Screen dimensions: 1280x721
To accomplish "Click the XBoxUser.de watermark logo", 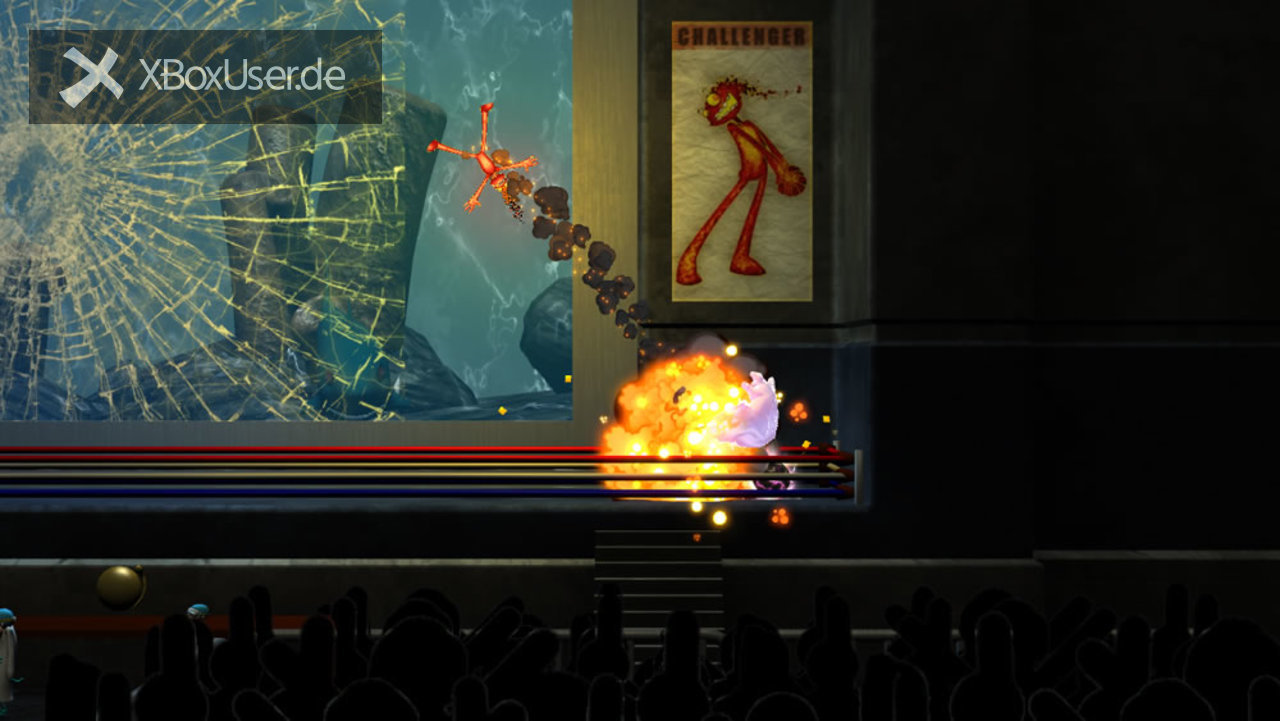I will (x=204, y=77).
